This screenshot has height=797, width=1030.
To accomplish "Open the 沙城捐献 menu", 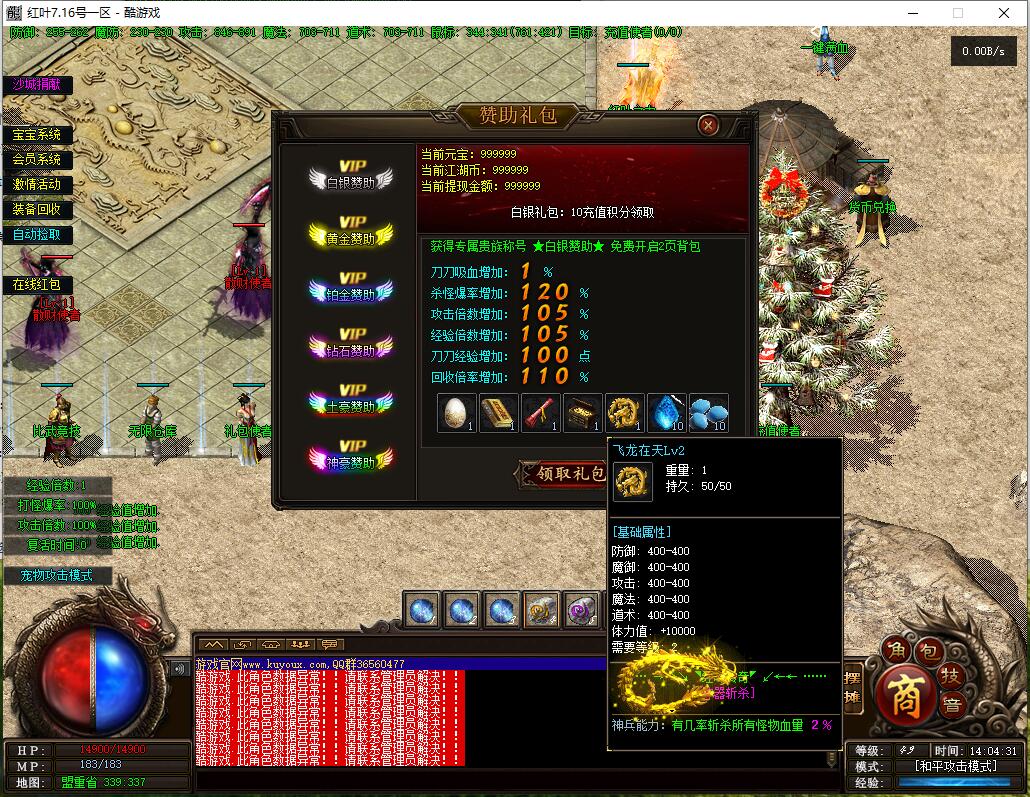I will pos(37,85).
